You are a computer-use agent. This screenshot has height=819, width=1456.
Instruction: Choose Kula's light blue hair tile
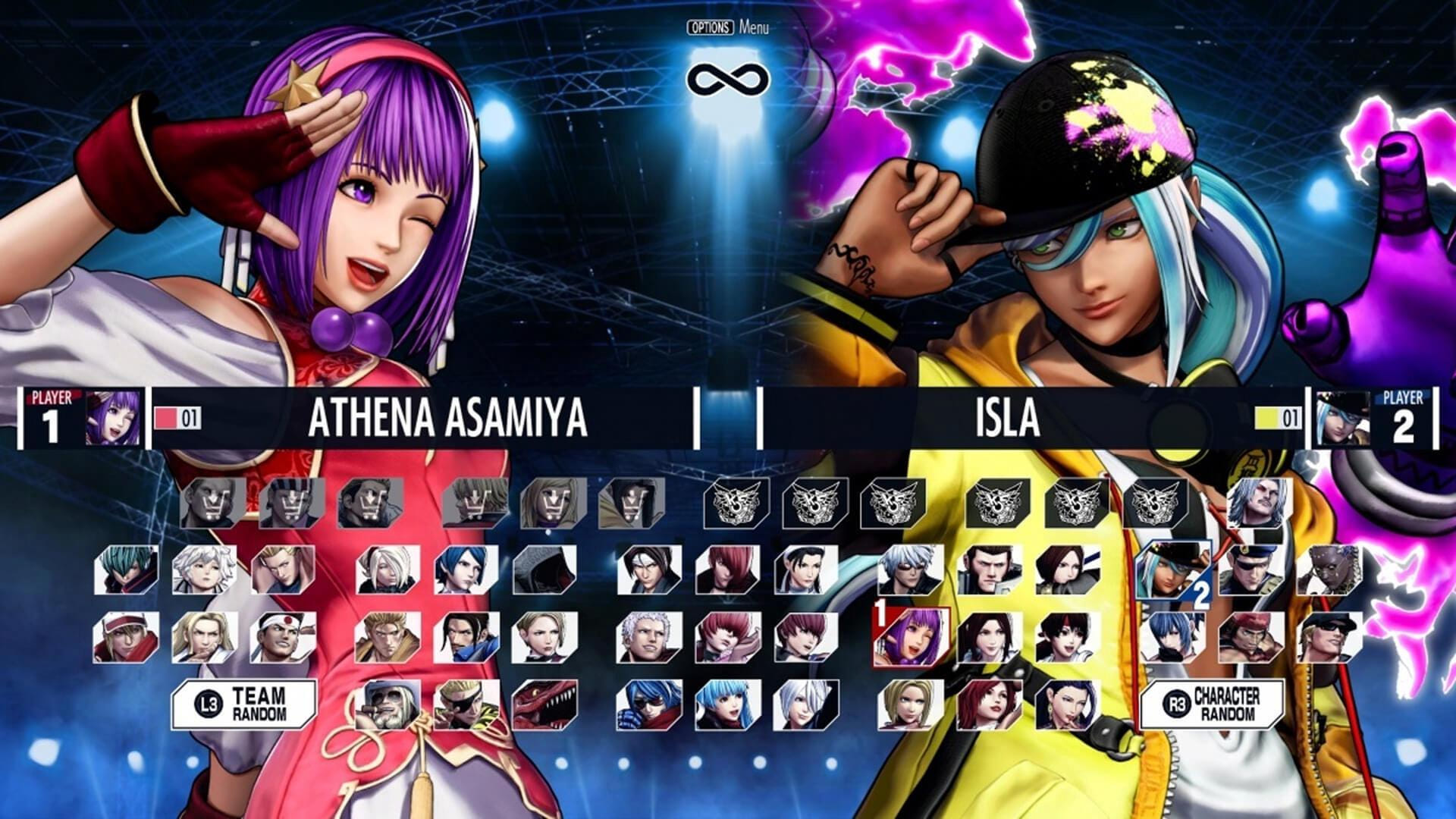(x=728, y=704)
